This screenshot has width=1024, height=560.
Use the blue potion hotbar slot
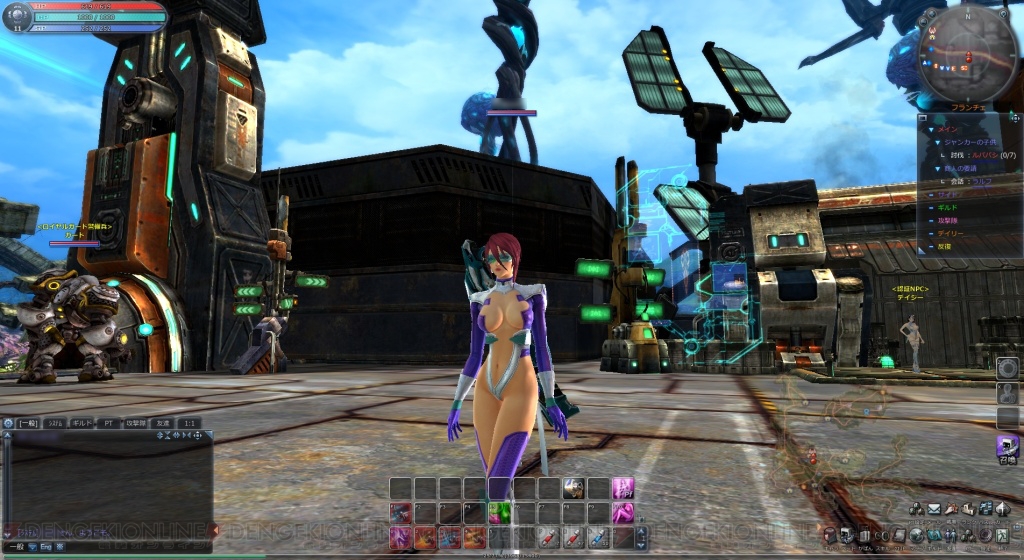click(598, 538)
